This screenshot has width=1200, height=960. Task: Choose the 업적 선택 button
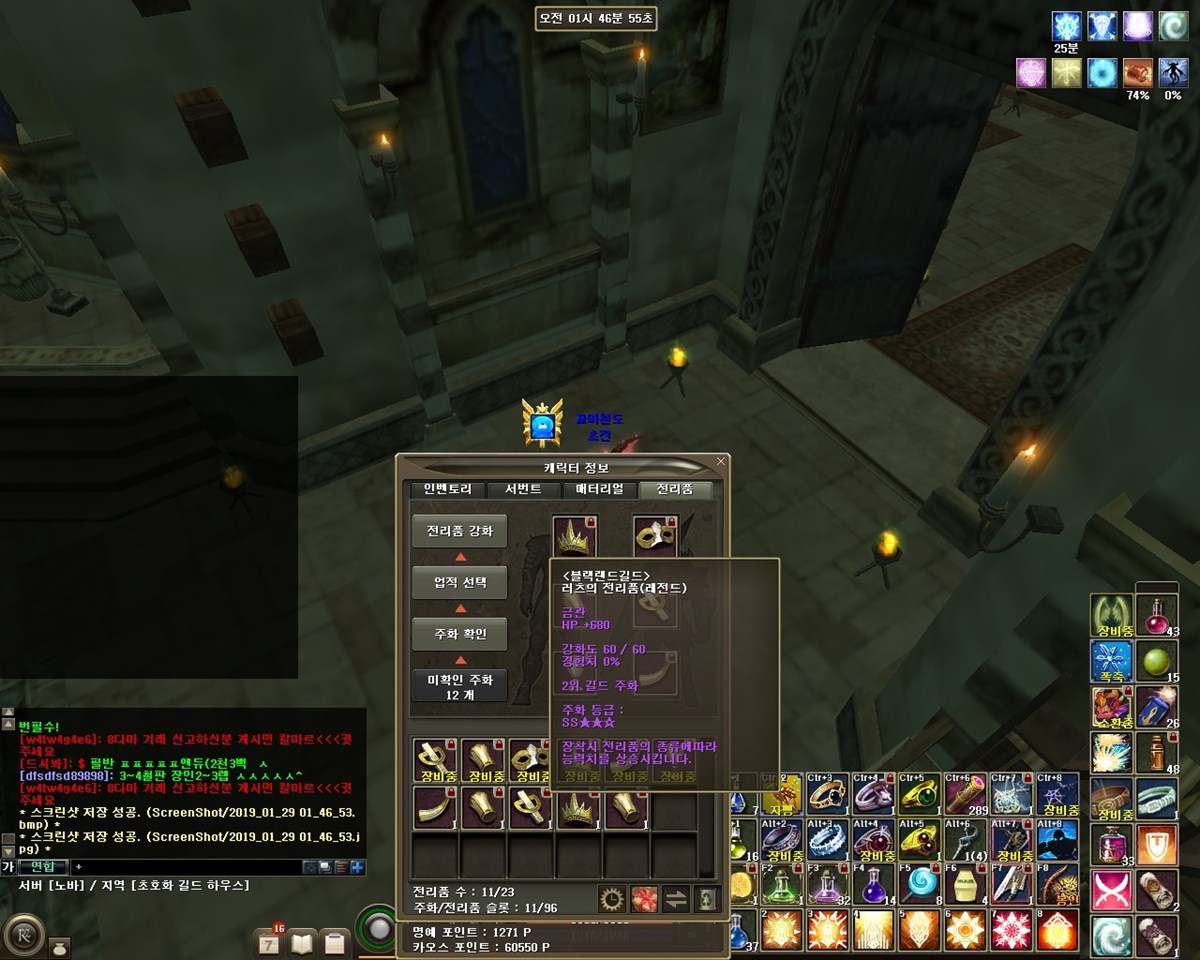pyautogui.click(x=460, y=583)
